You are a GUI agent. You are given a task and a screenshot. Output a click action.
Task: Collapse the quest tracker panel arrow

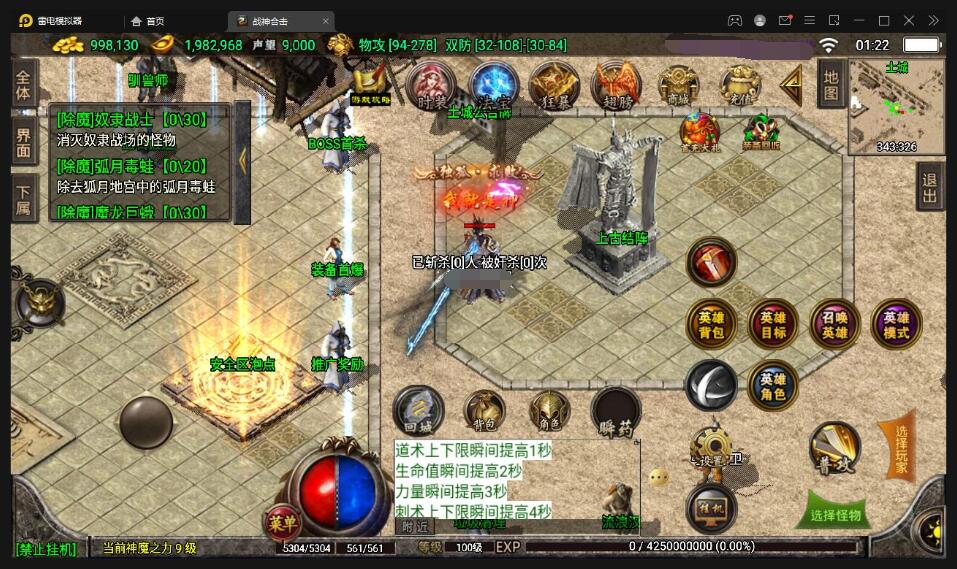click(242, 160)
